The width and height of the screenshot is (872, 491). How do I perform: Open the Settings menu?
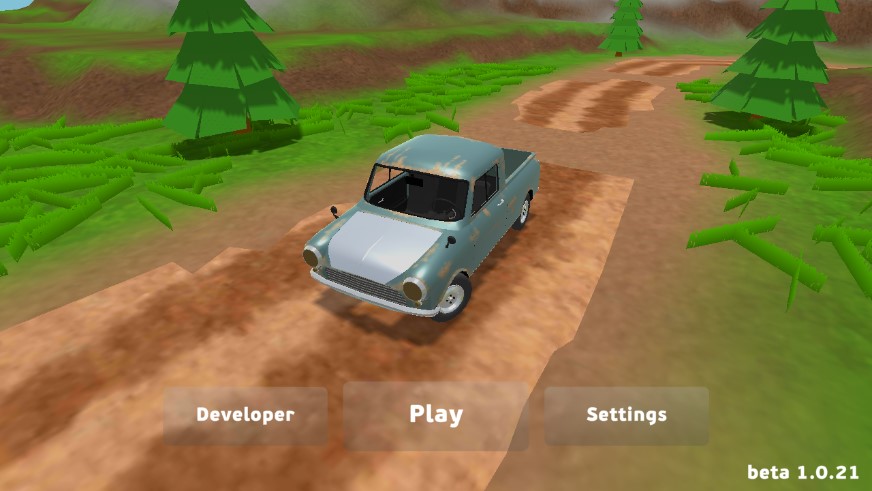(626, 415)
